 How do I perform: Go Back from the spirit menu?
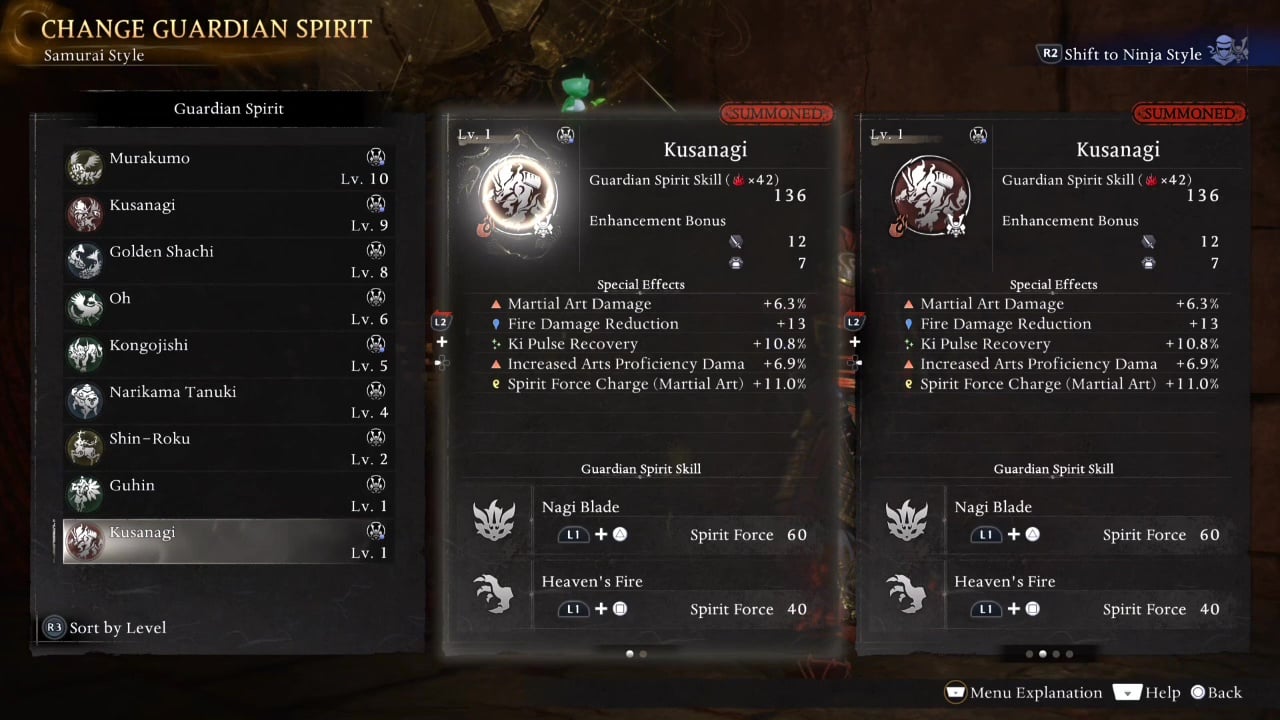pyautogui.click(x=1215, y=692)
